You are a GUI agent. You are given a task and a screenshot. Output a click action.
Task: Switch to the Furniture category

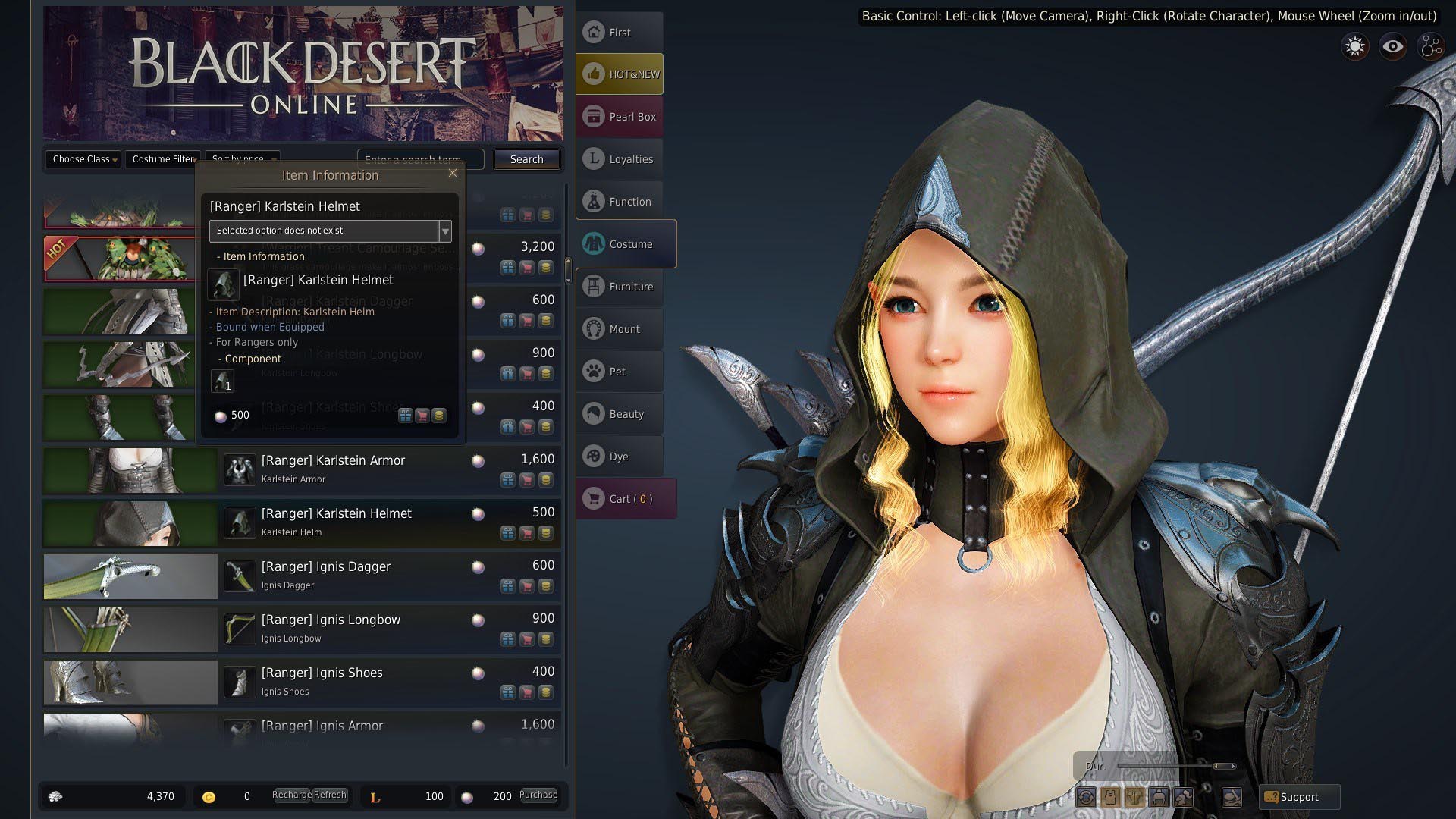click(x=620, y=287)
